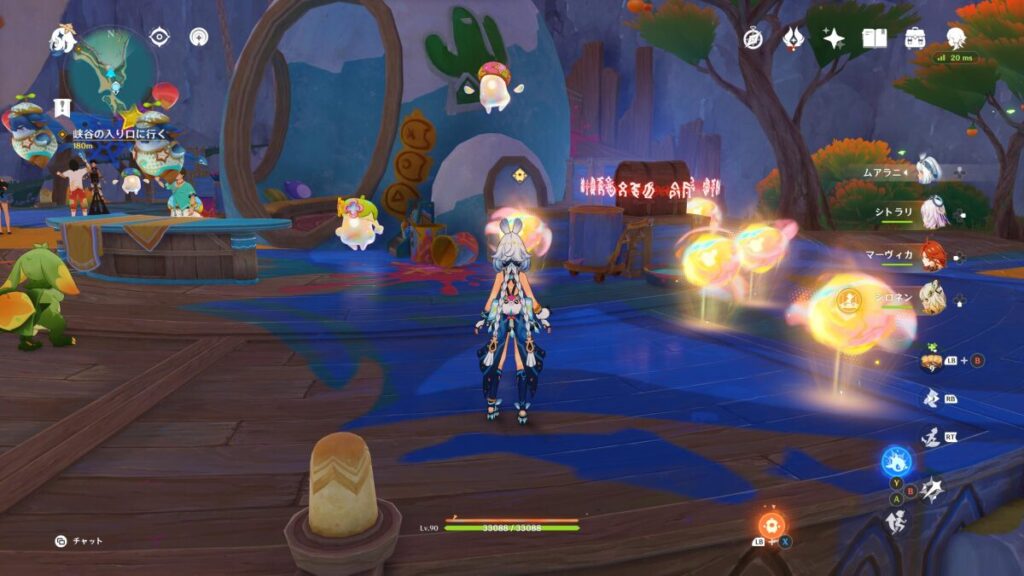Switch to party member マーヴィカ
The height and width of the screenshot is (576, 1024).
(931, 254)
